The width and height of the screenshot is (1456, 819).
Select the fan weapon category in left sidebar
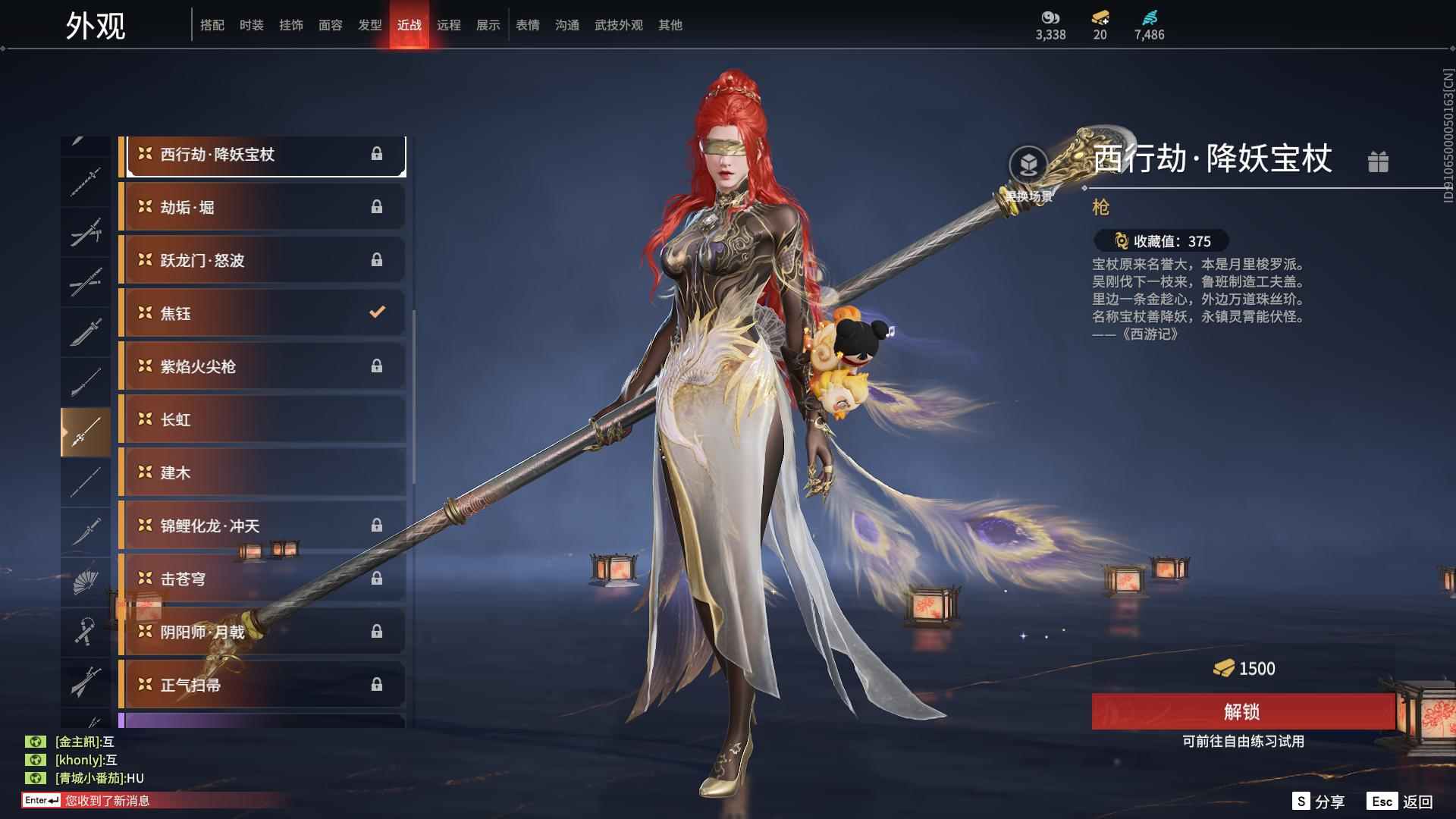(x=86, y=580)
